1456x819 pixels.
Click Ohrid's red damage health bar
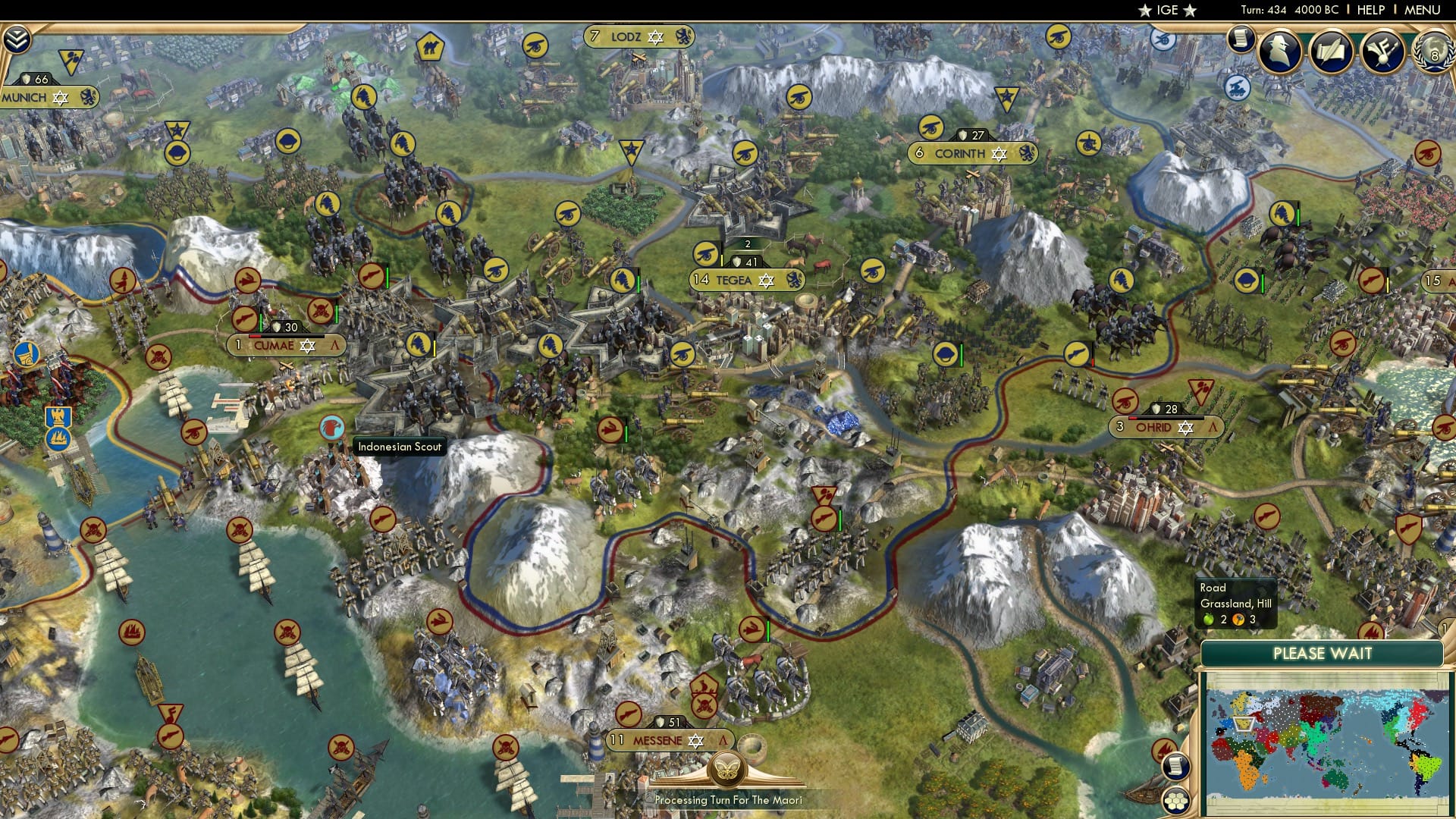tap(1133, 418)
